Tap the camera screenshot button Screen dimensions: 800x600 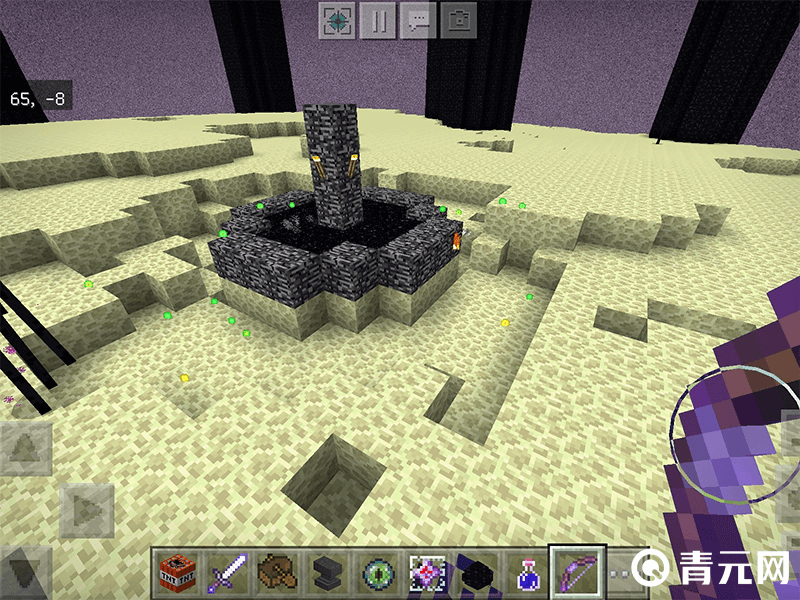pyautogui.click(x=458, y=21)
